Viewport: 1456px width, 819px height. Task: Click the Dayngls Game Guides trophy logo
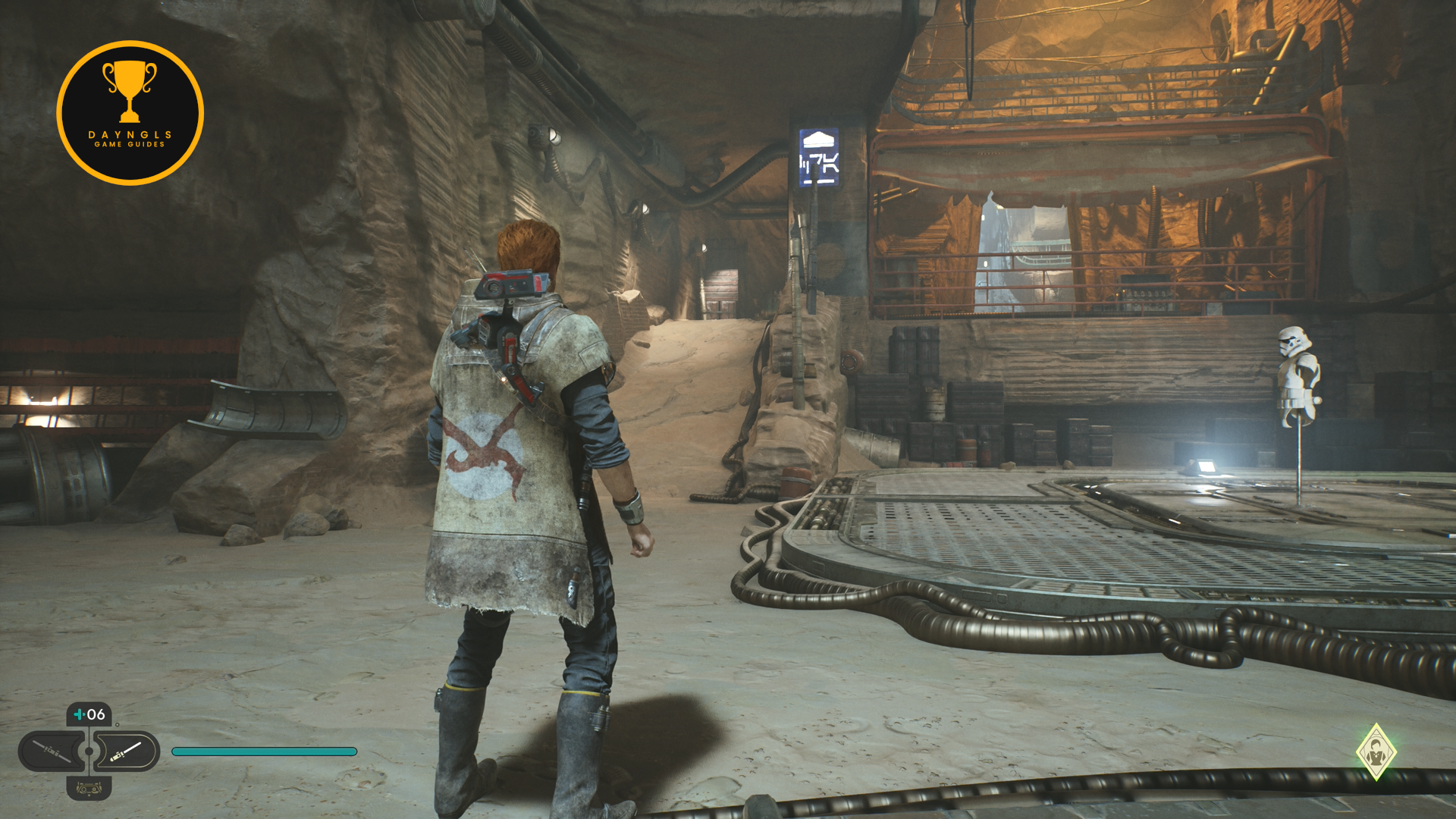pyautogui.click(x=130, y=113)
